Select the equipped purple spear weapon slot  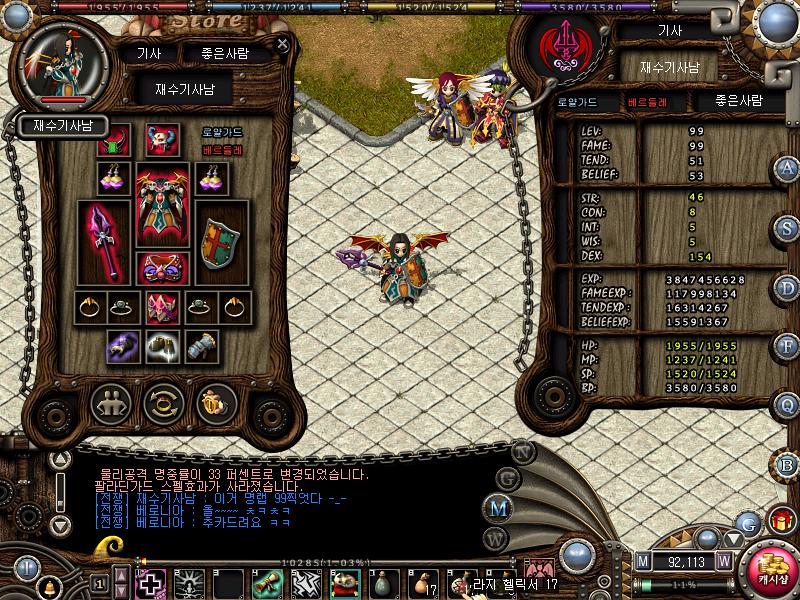[103, 242]
